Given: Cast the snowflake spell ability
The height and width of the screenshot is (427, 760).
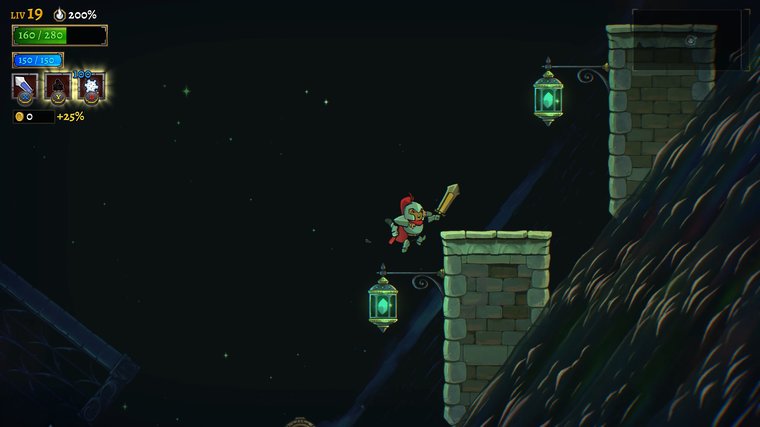Looking at the screenshot, I should (x=92, y=87).
